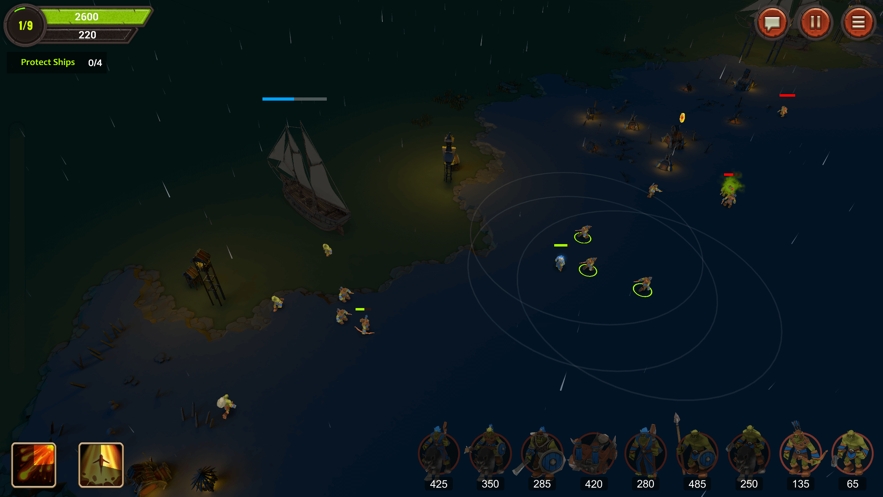
Task: Pick the archer unit costing 135
Action: click(800, 454)
